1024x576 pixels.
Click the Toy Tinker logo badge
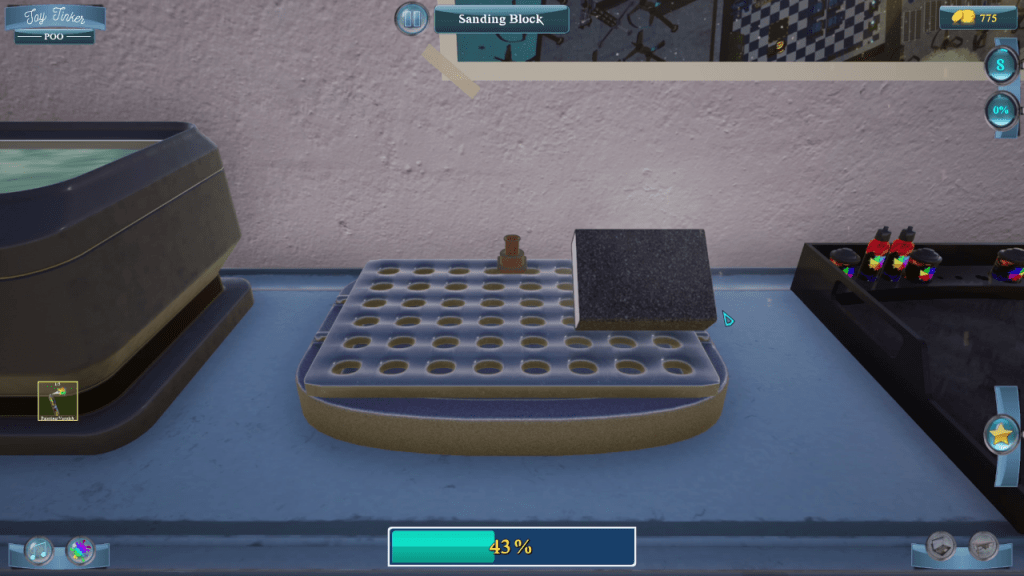55,23
